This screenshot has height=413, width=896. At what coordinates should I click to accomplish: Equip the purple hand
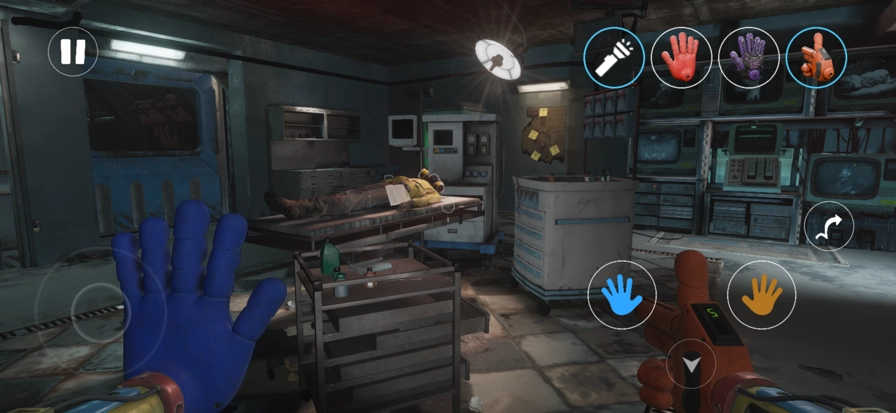click(x=748, y=56)
